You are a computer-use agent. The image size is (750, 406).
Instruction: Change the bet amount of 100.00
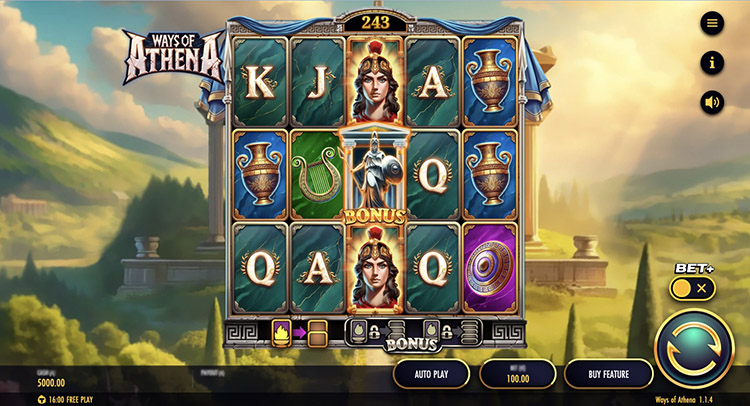pyautogui.click(x=518, y=374)
